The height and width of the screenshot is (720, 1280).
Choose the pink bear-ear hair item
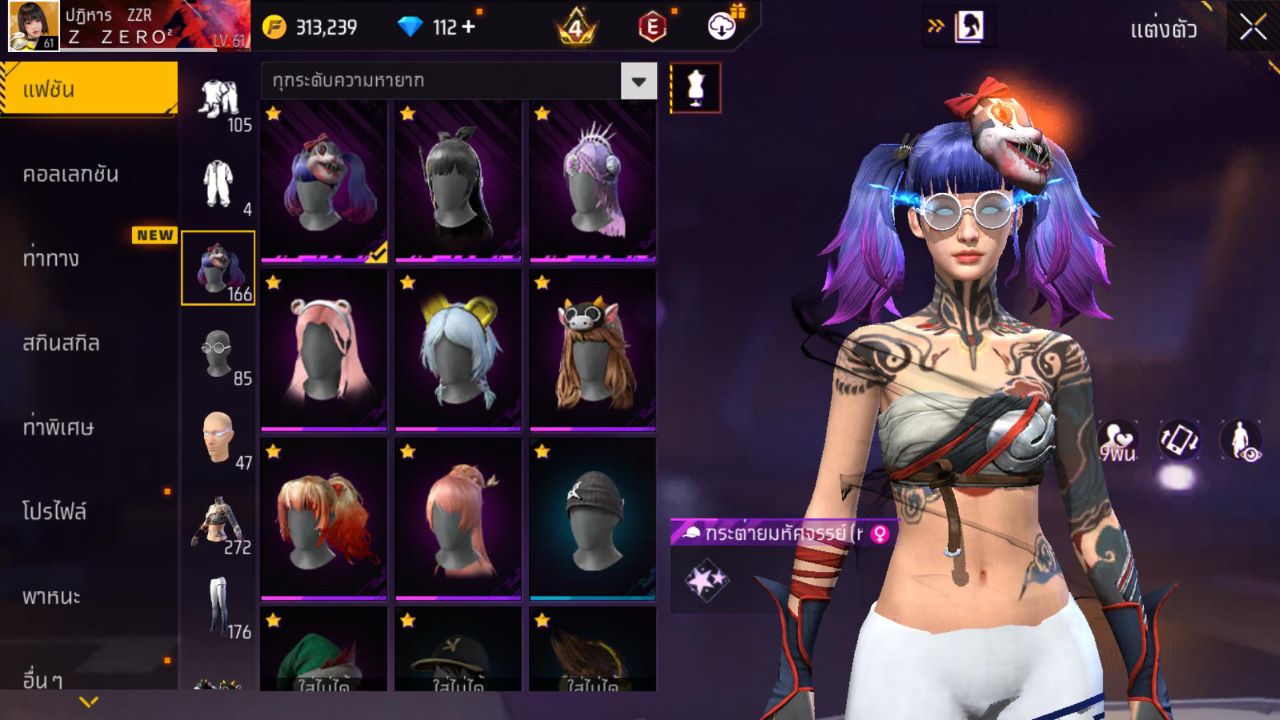tap(324, 349)
